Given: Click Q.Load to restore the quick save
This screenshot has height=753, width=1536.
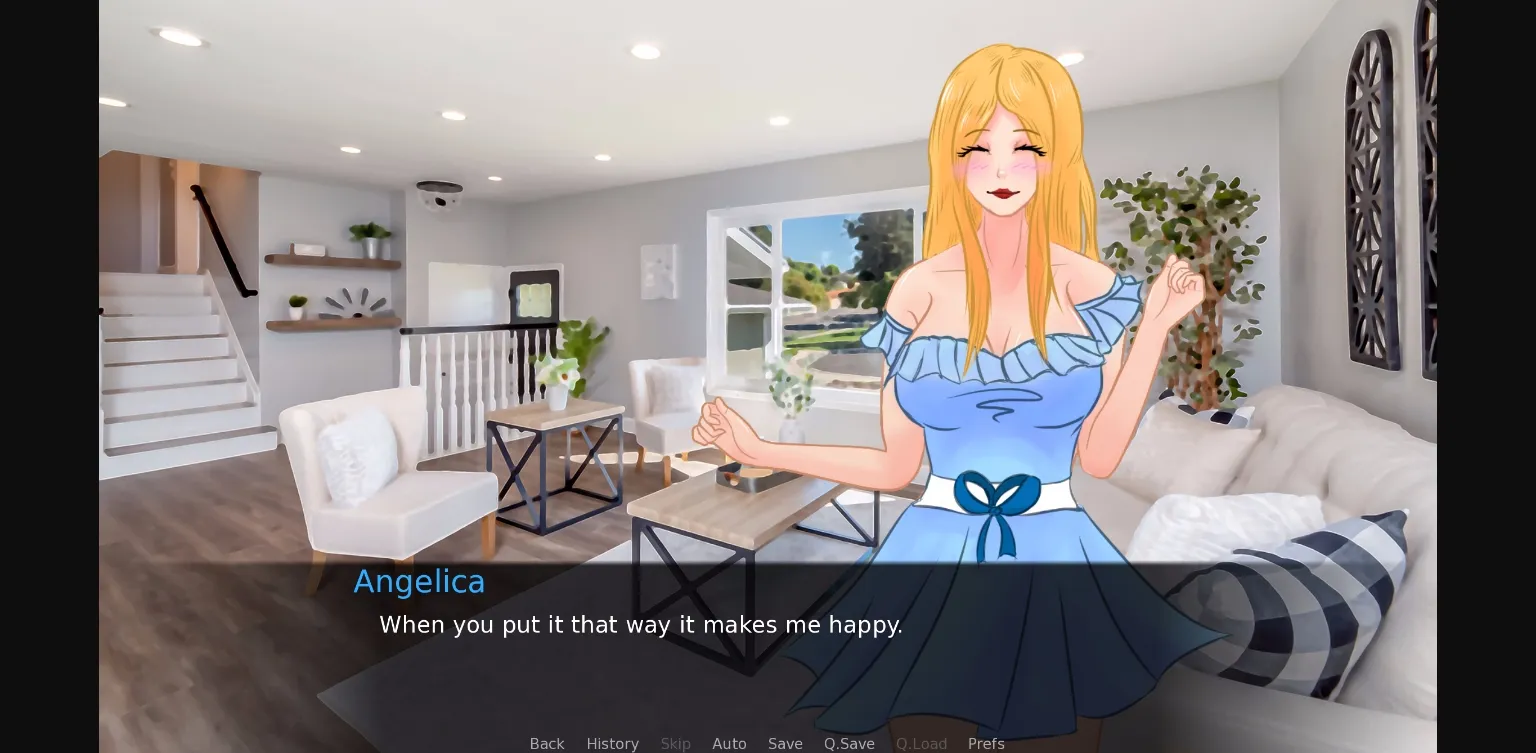Looking at the screenshot, I should click(x=921, y=744).
